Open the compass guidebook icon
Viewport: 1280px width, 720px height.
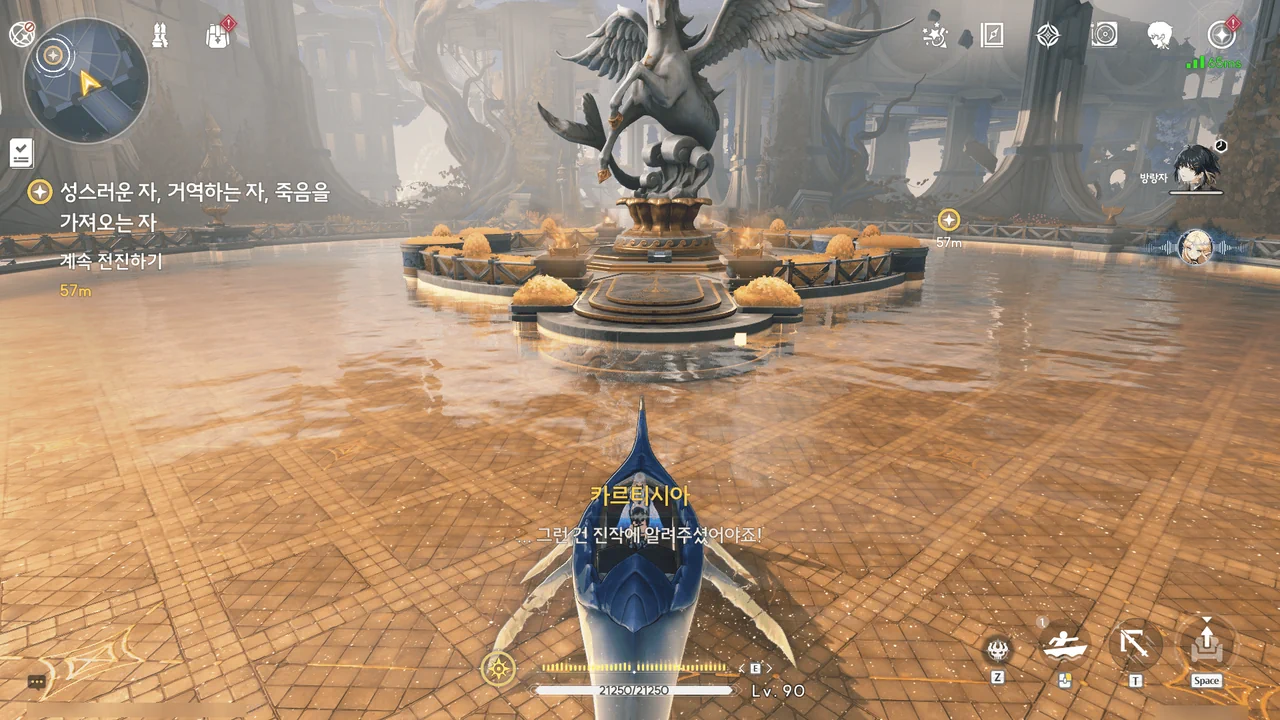991,36
